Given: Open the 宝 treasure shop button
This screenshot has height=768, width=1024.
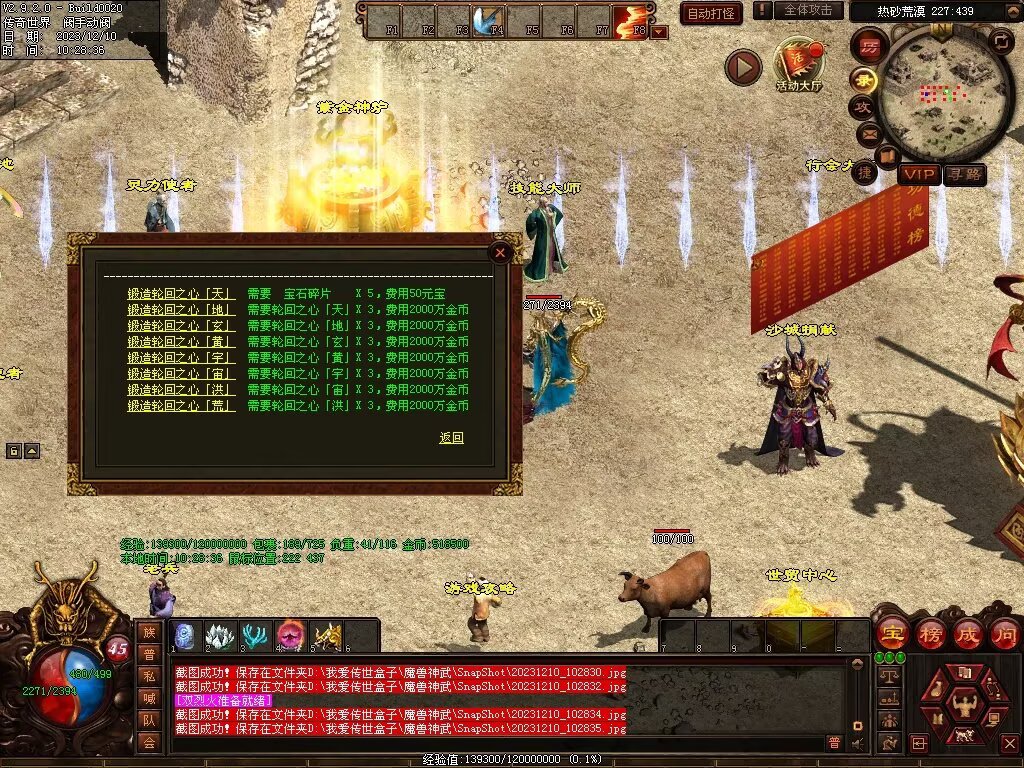Looking at the screenshot, I should 892,634.
